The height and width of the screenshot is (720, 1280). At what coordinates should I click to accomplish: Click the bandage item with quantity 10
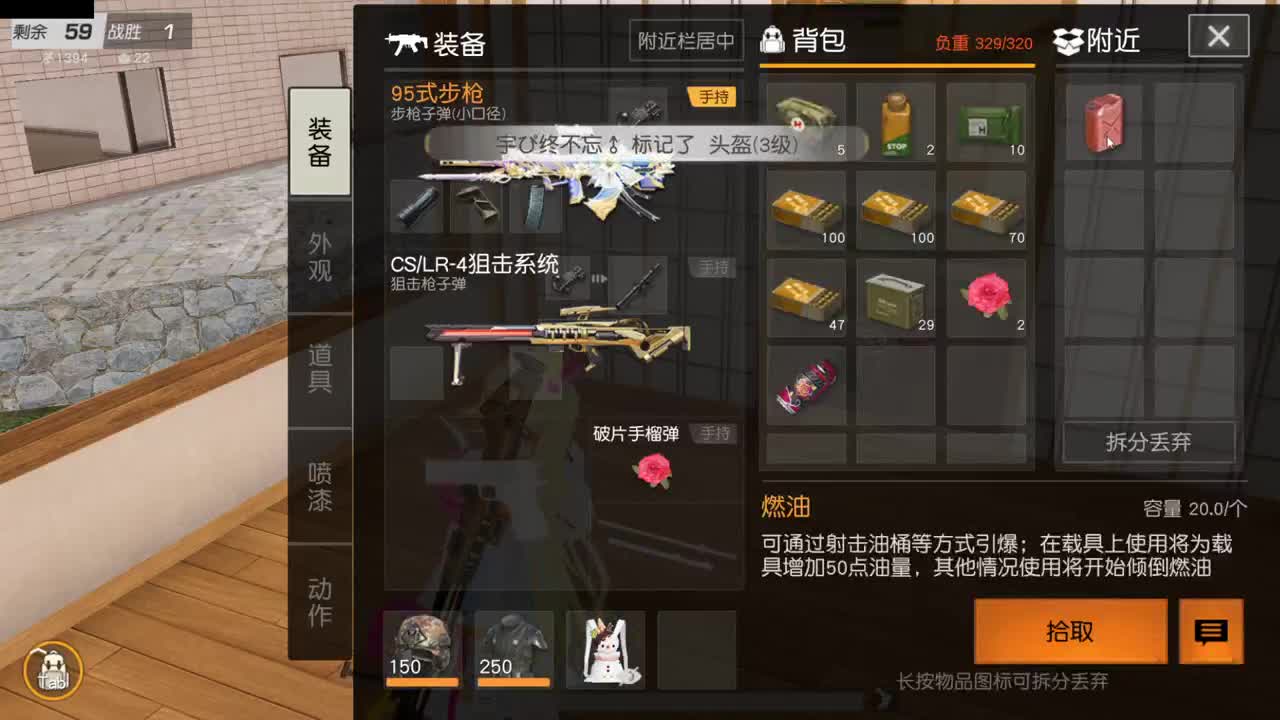[x=987, y=120]
